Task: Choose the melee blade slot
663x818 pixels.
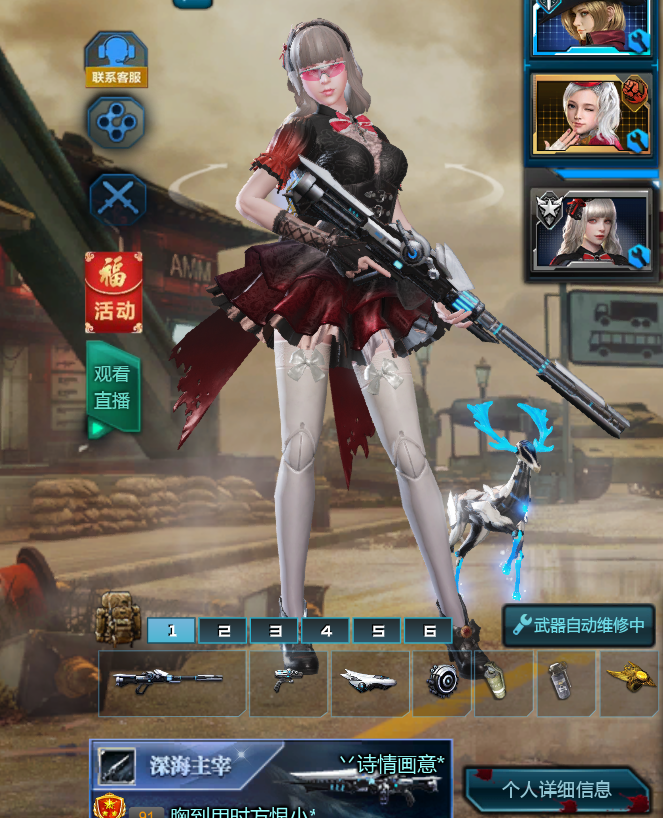Action: pos(370,683)
